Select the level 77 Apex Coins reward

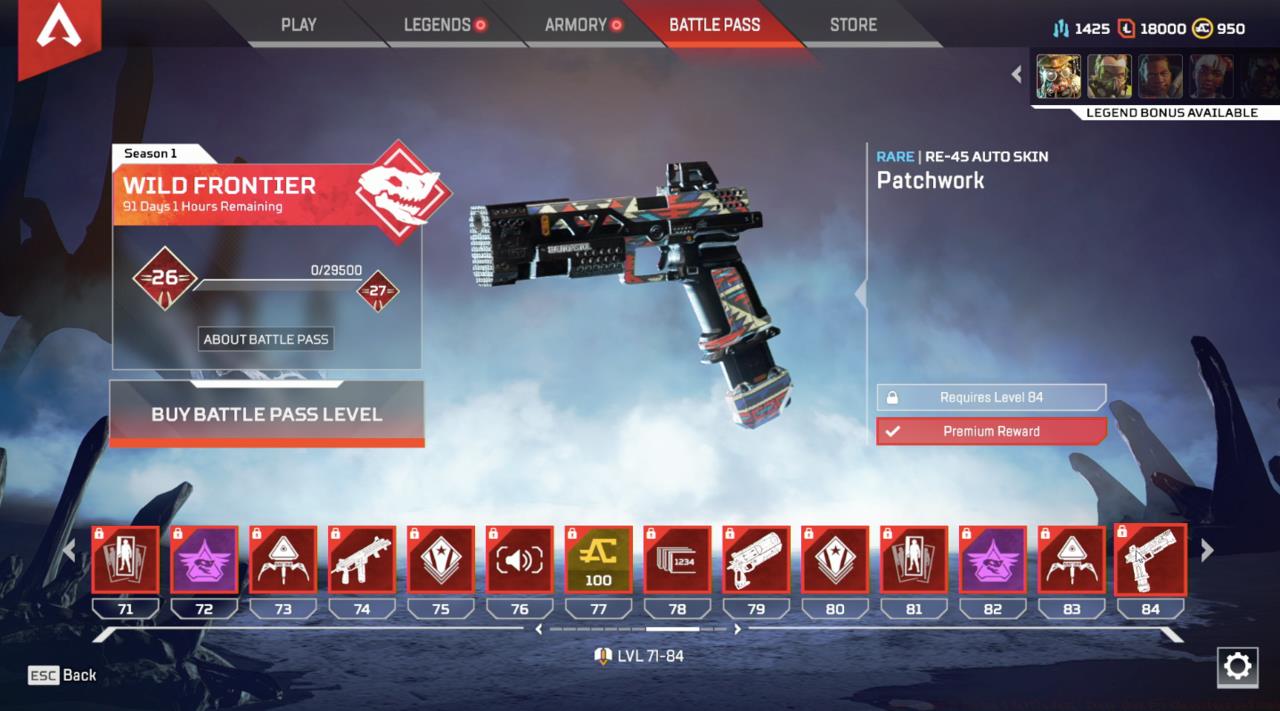[598, 560]
